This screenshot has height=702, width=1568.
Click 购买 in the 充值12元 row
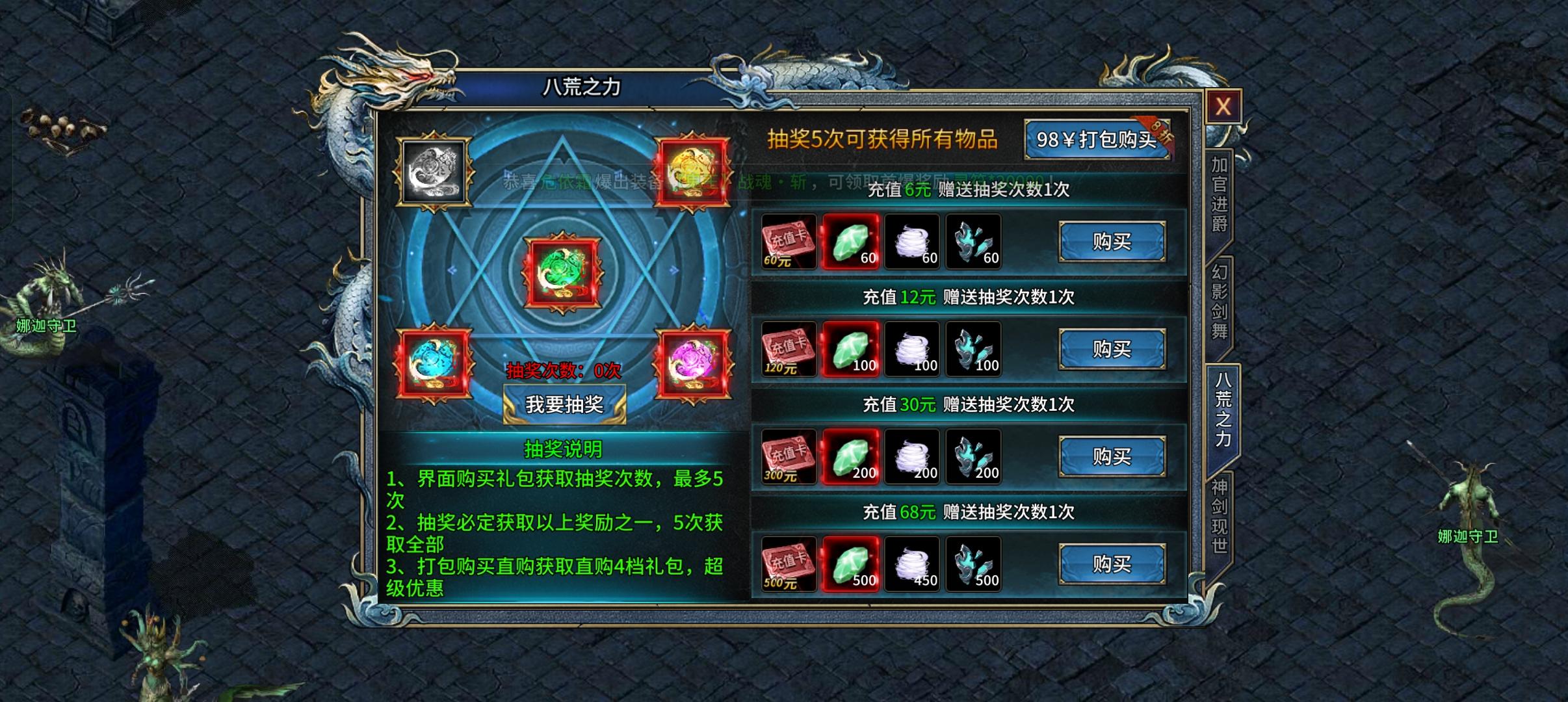[x=1112, y=349]
